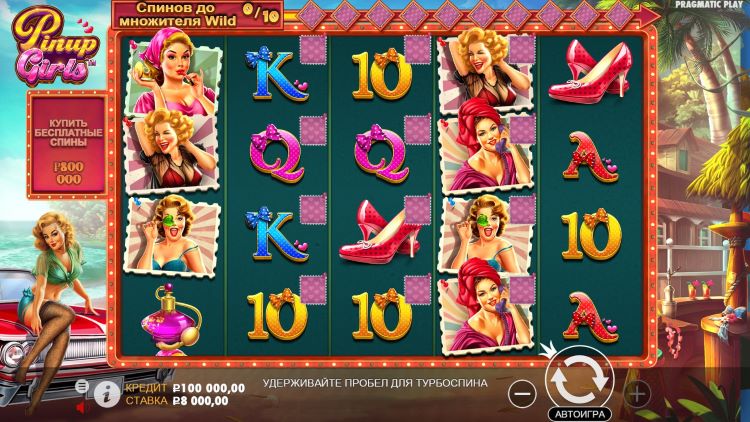Screen dimensions: 750x422
Task: Open the Автоигра autoplay options
Action: [x=578, y=412]
